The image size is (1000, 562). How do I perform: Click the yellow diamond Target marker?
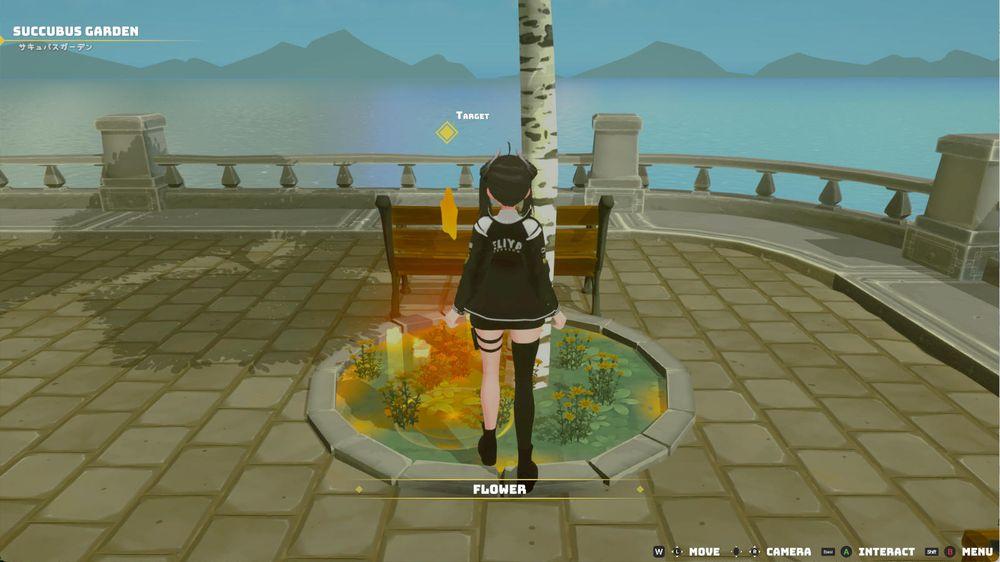click(x=447, y=132)
